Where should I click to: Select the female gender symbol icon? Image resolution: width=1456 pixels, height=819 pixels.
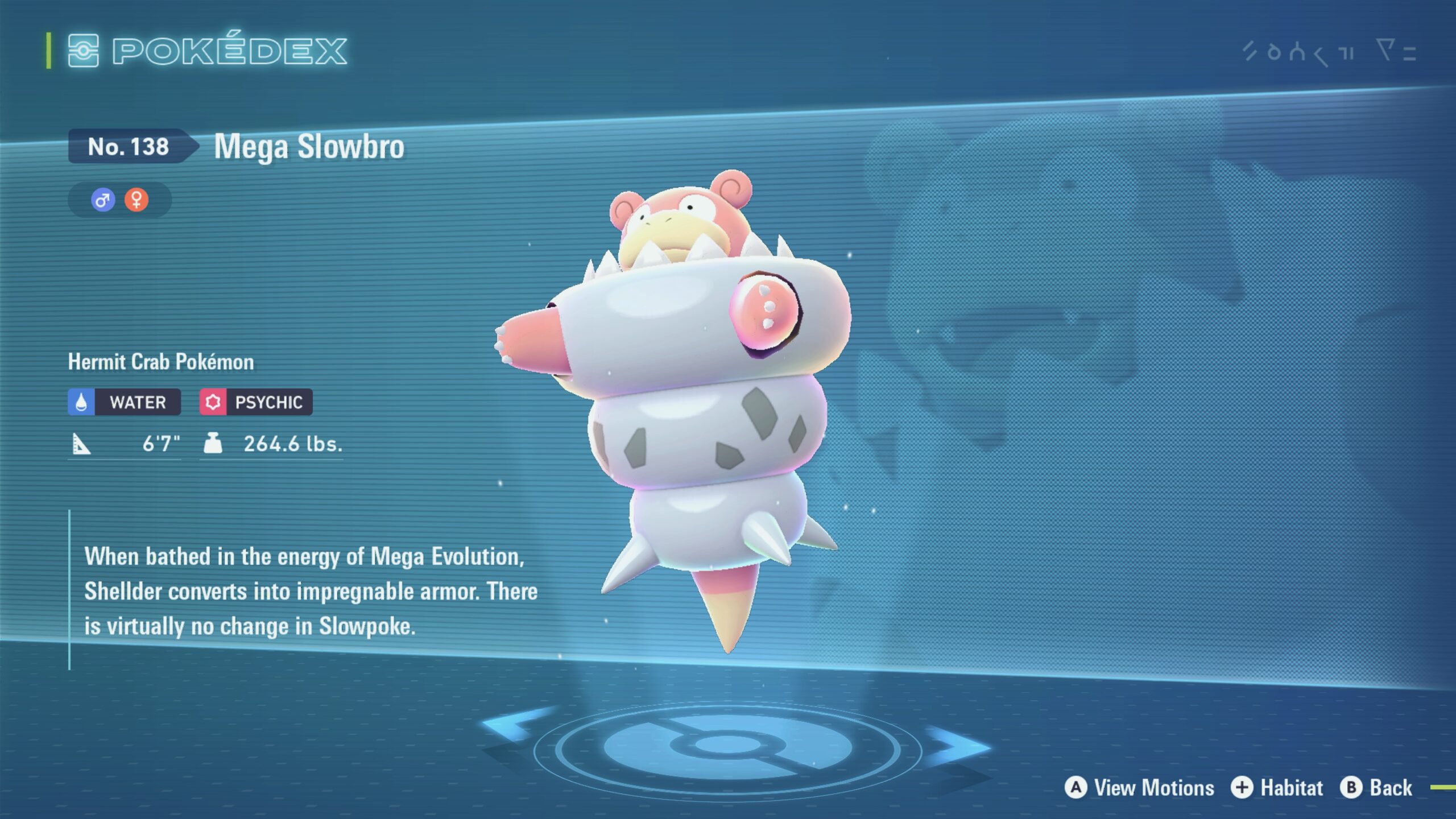point(136,200)
